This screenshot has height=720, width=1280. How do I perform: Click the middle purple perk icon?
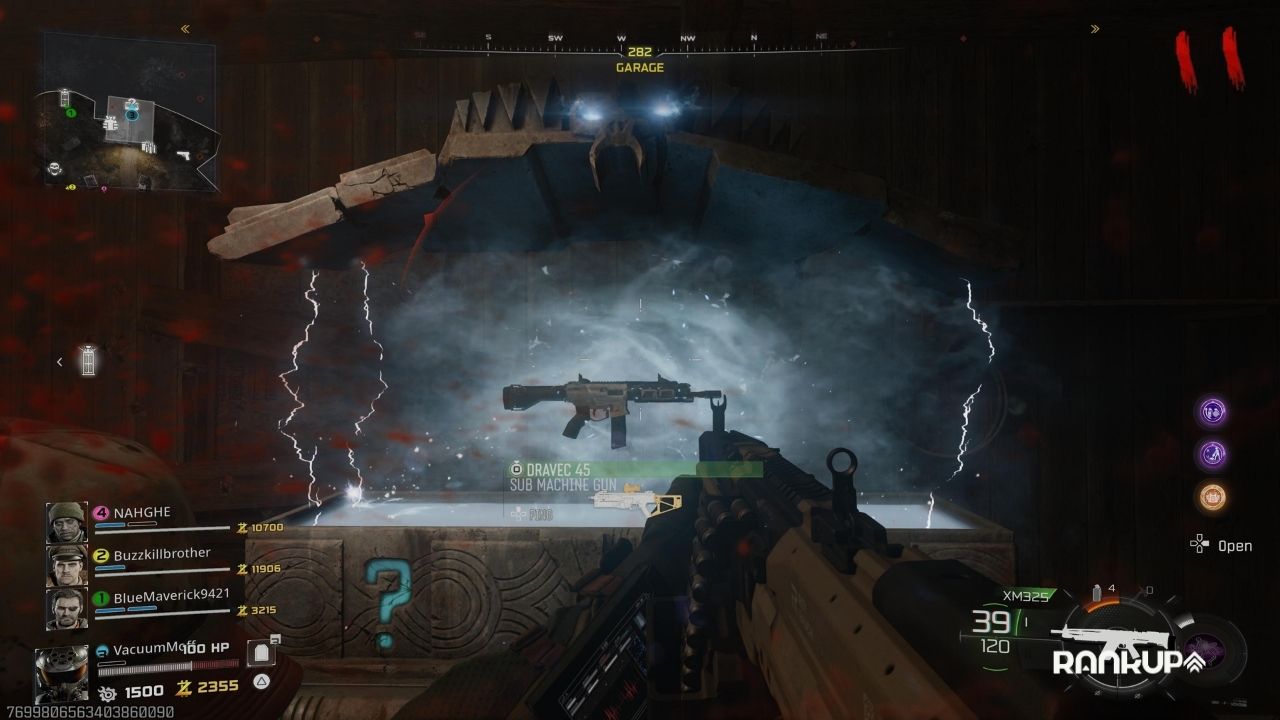[1214, 454]
